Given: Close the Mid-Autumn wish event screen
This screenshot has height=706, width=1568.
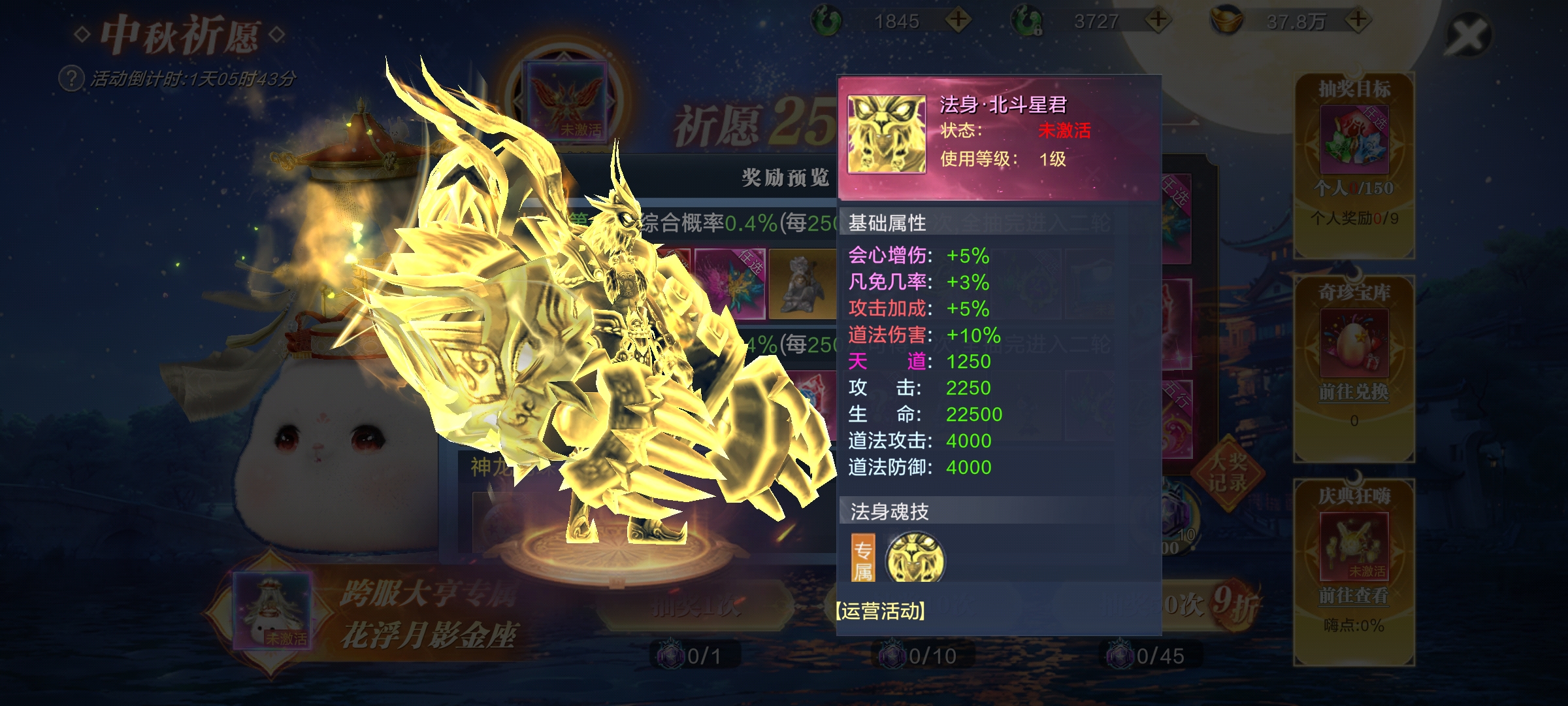Looking at the screenshot, I should coord(1467,34).
